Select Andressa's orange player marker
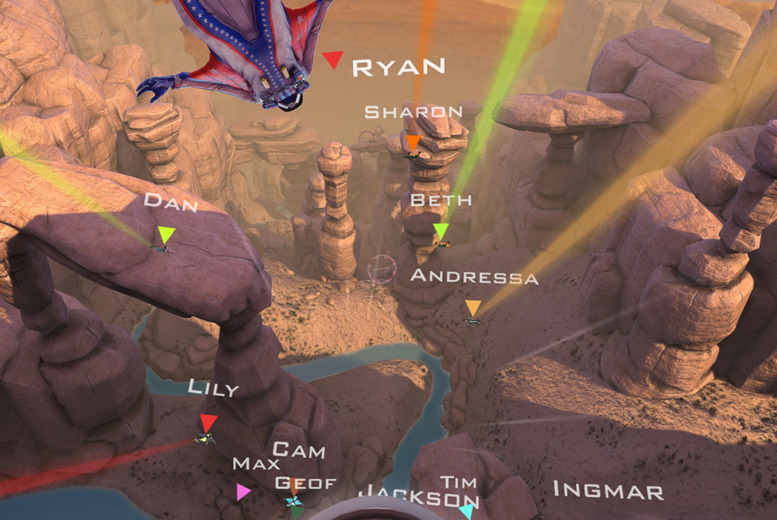This screenshot has height=520, width=777. 473,309
